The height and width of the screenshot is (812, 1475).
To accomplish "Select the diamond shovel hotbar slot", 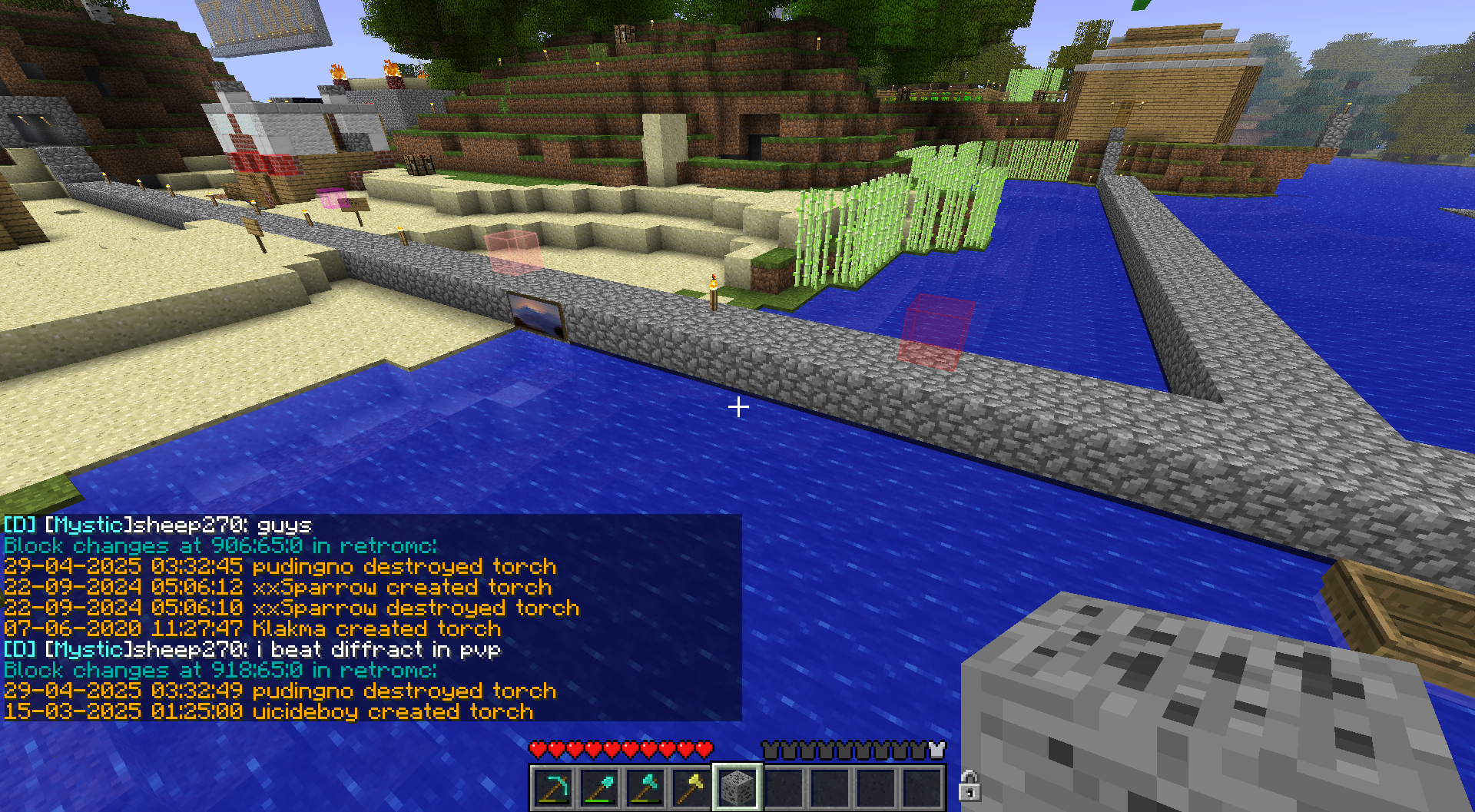I will [599, 787].
